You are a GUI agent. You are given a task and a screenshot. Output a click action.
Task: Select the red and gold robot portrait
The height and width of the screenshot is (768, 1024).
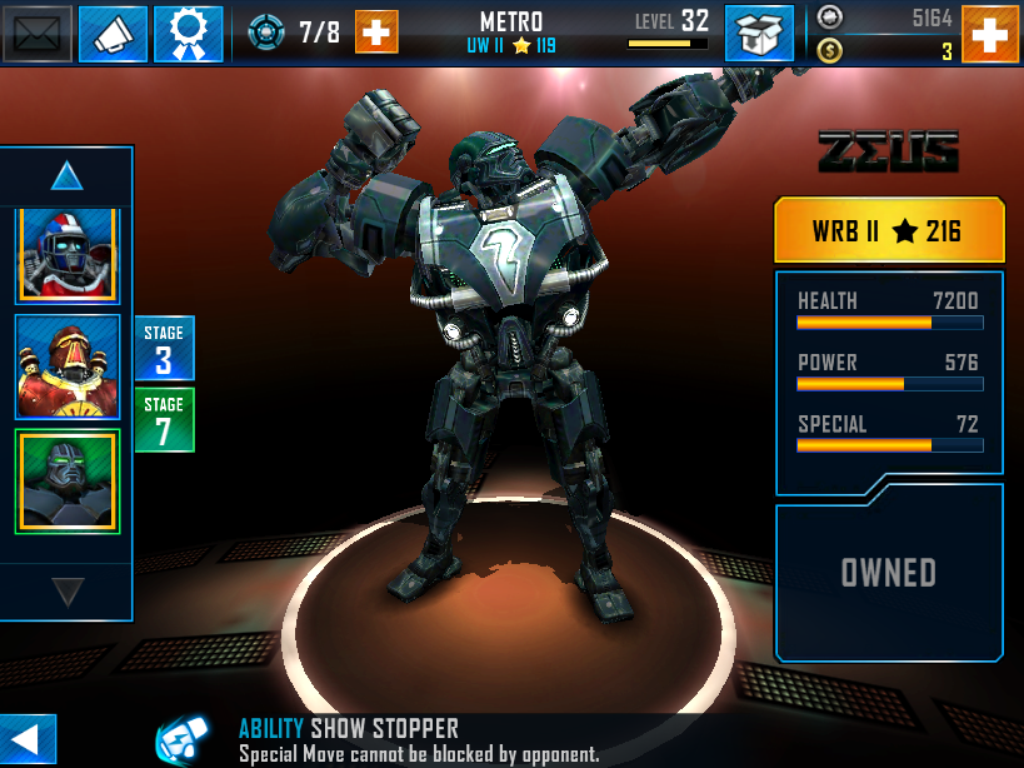coord(67,366)
